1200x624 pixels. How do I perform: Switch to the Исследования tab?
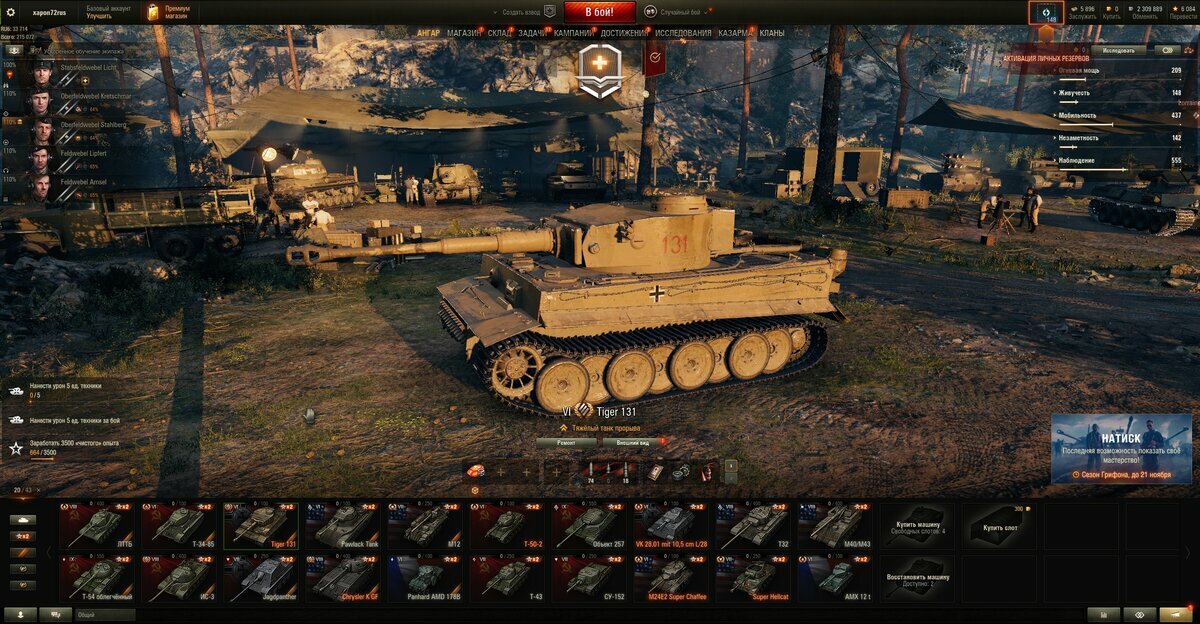pyautogui.click(x=684, y=33)
